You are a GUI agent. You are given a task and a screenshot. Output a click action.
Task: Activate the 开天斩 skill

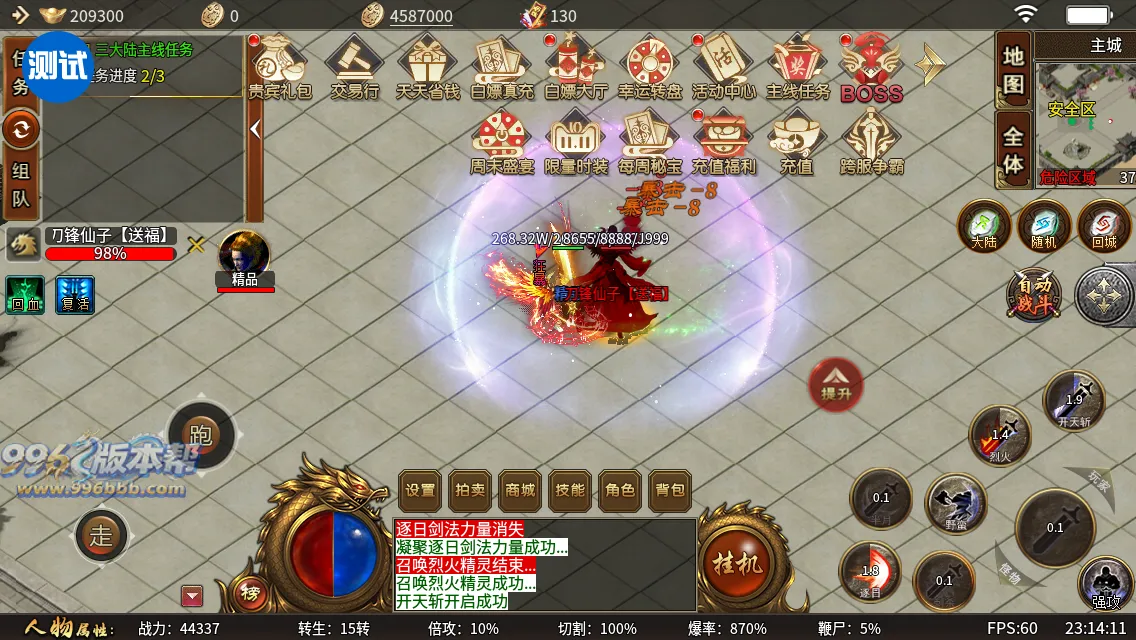pos(1074,401)
